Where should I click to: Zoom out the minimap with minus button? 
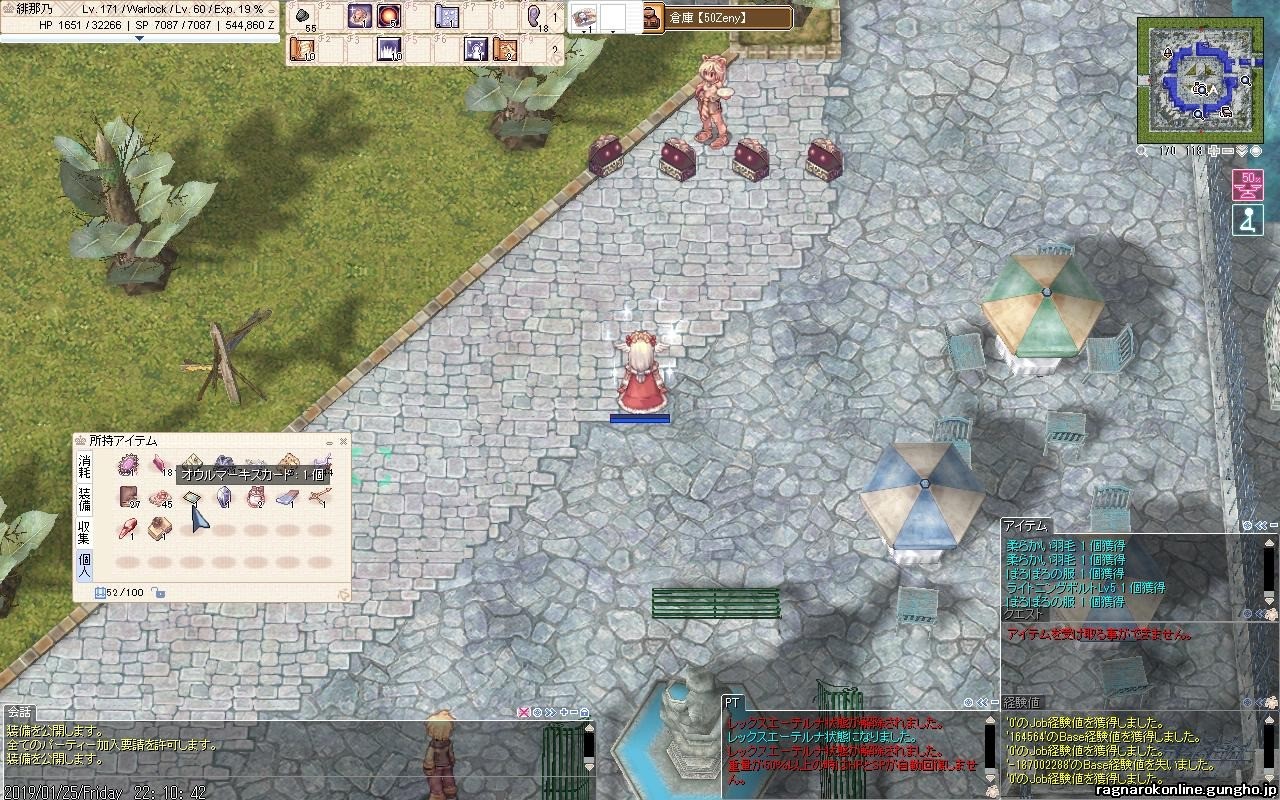[x=1227, y=151]
